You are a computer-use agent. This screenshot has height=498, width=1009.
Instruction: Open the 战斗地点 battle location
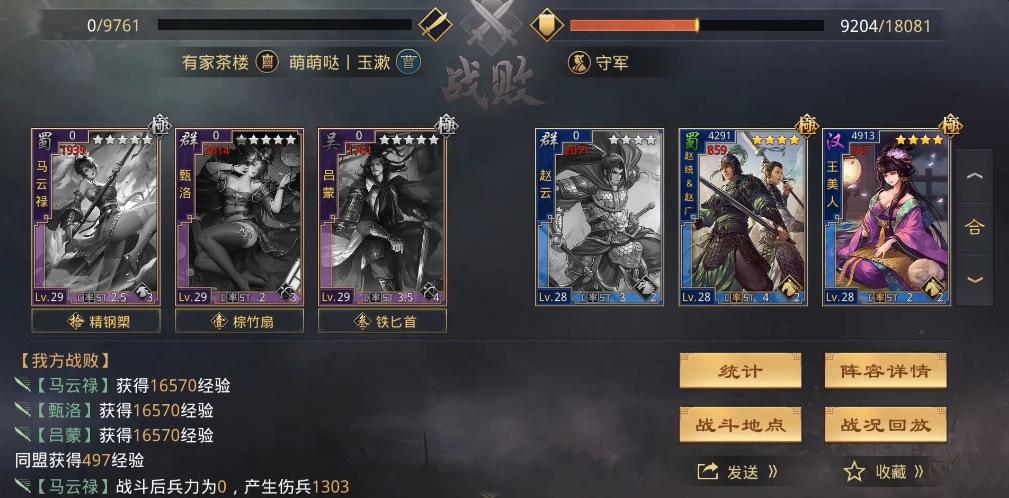click(740, 424)
